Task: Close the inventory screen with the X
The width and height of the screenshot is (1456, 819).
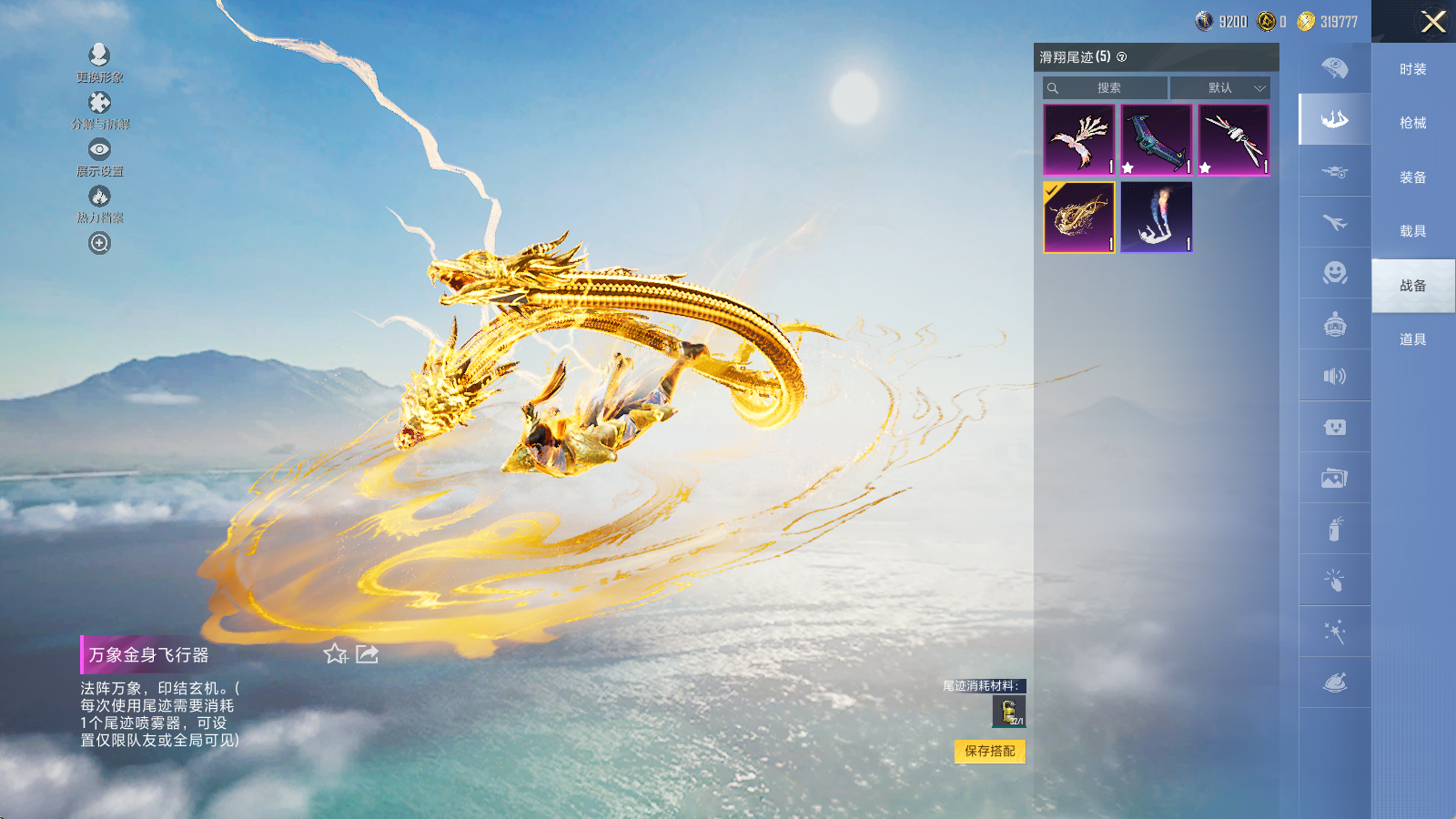Action: point(1433,22)
